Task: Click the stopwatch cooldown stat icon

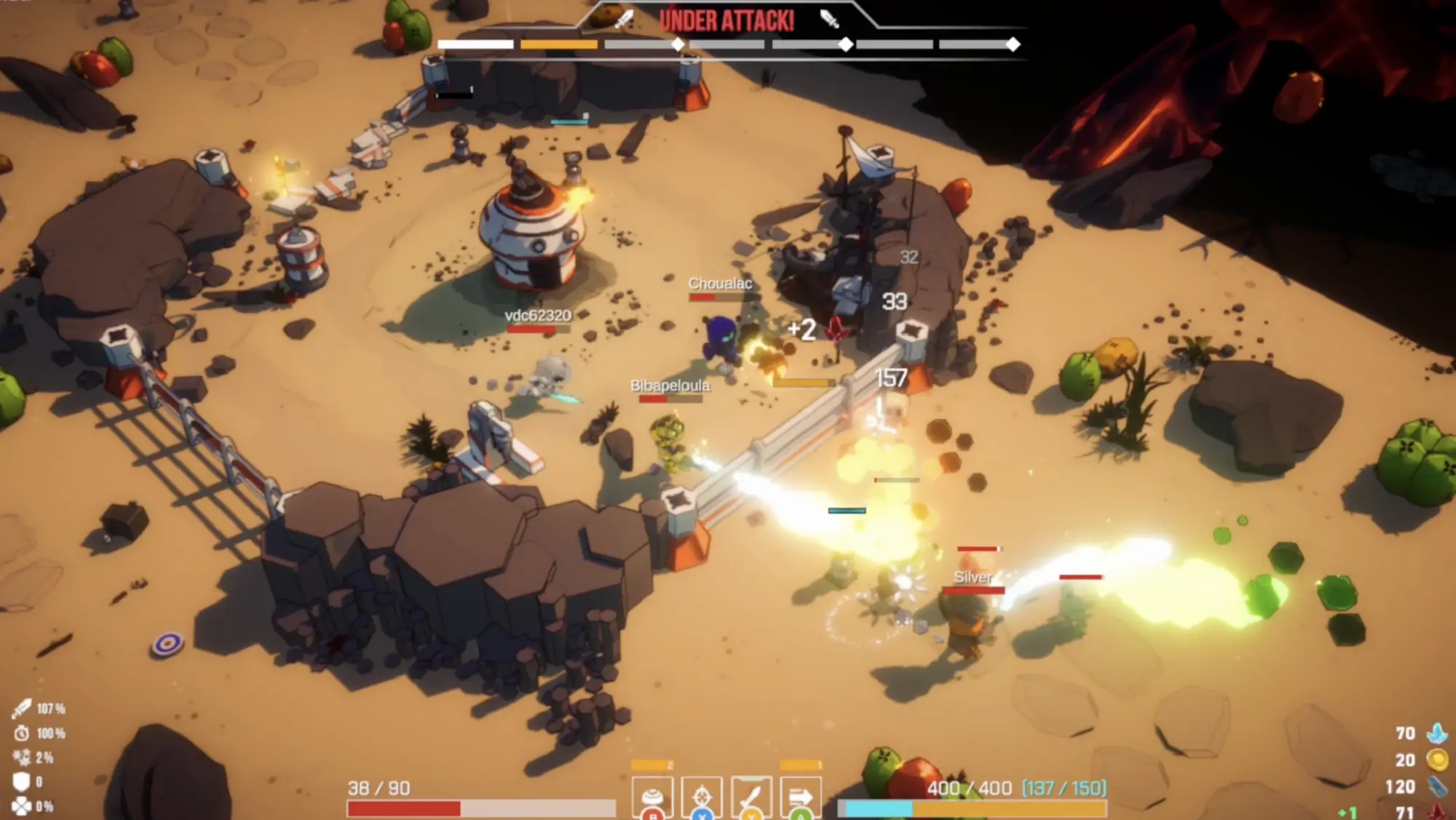Action: coord(22,733)
